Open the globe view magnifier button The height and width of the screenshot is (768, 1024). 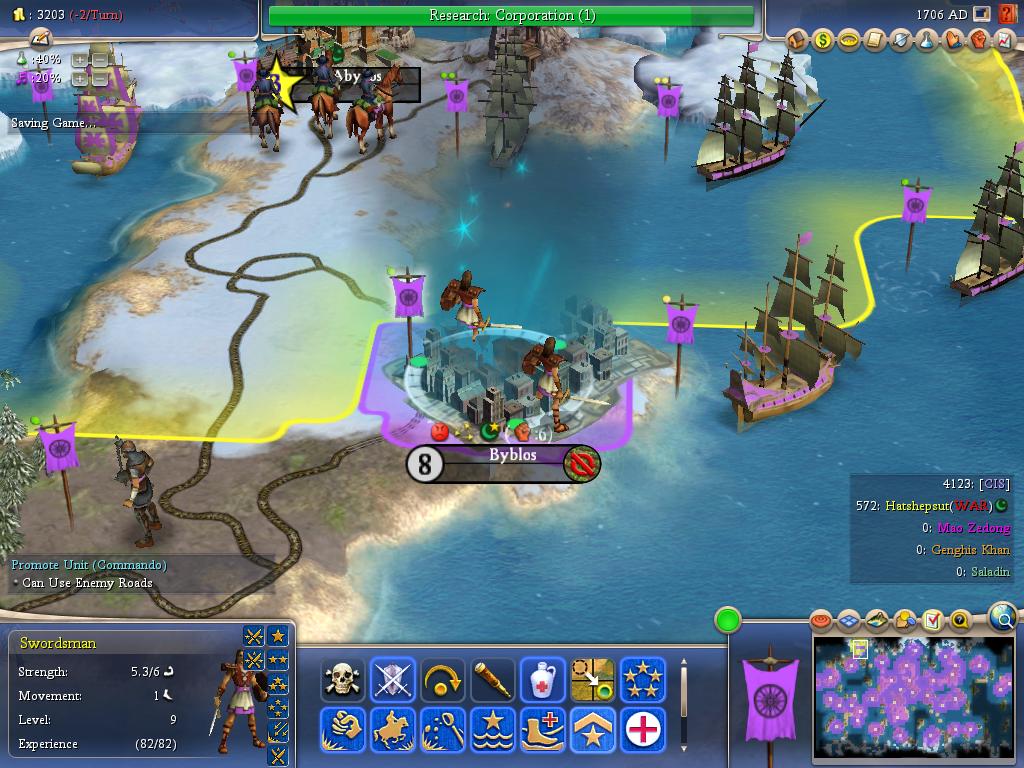click(x=1002, y=618)
